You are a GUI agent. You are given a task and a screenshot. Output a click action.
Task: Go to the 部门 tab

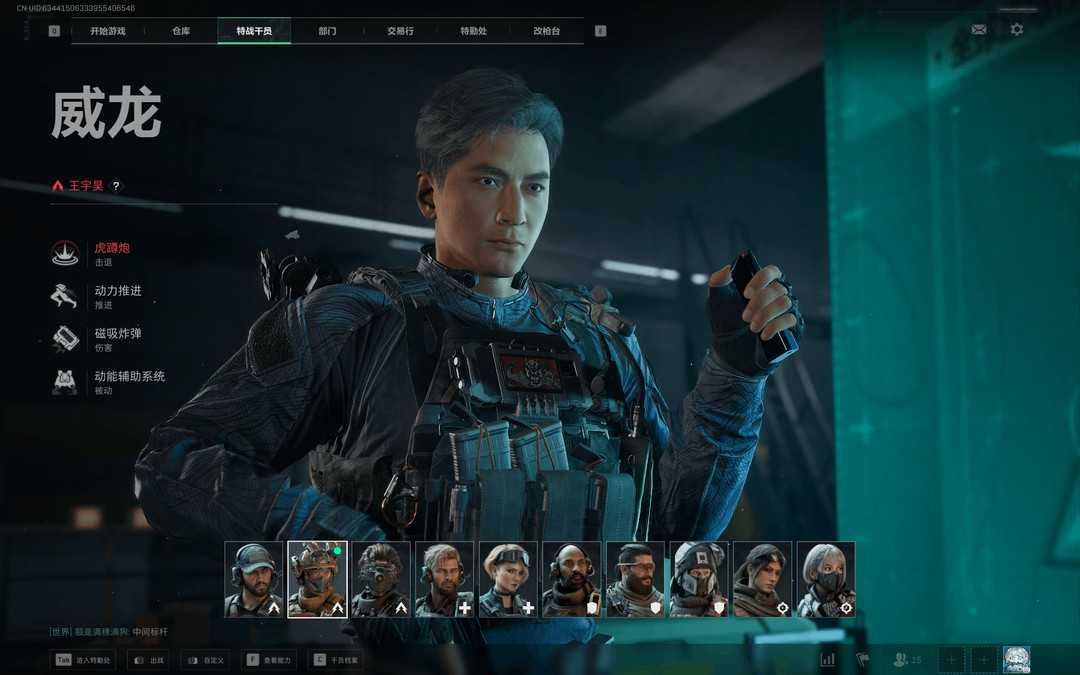tap(327, 31)
